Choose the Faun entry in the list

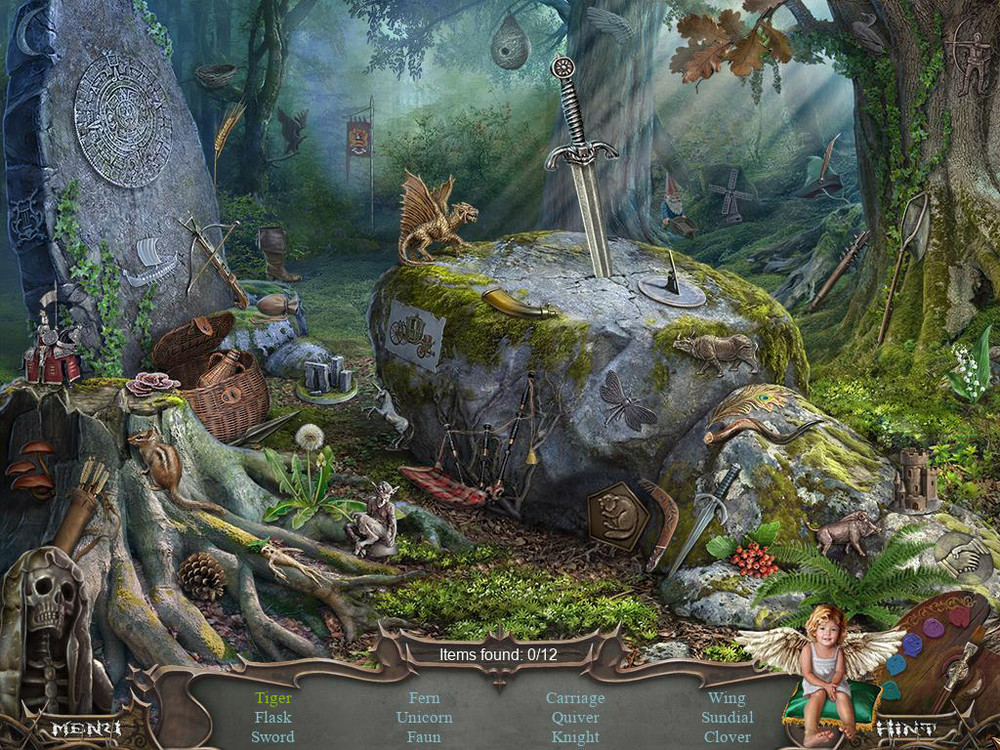tap(424, 737)
